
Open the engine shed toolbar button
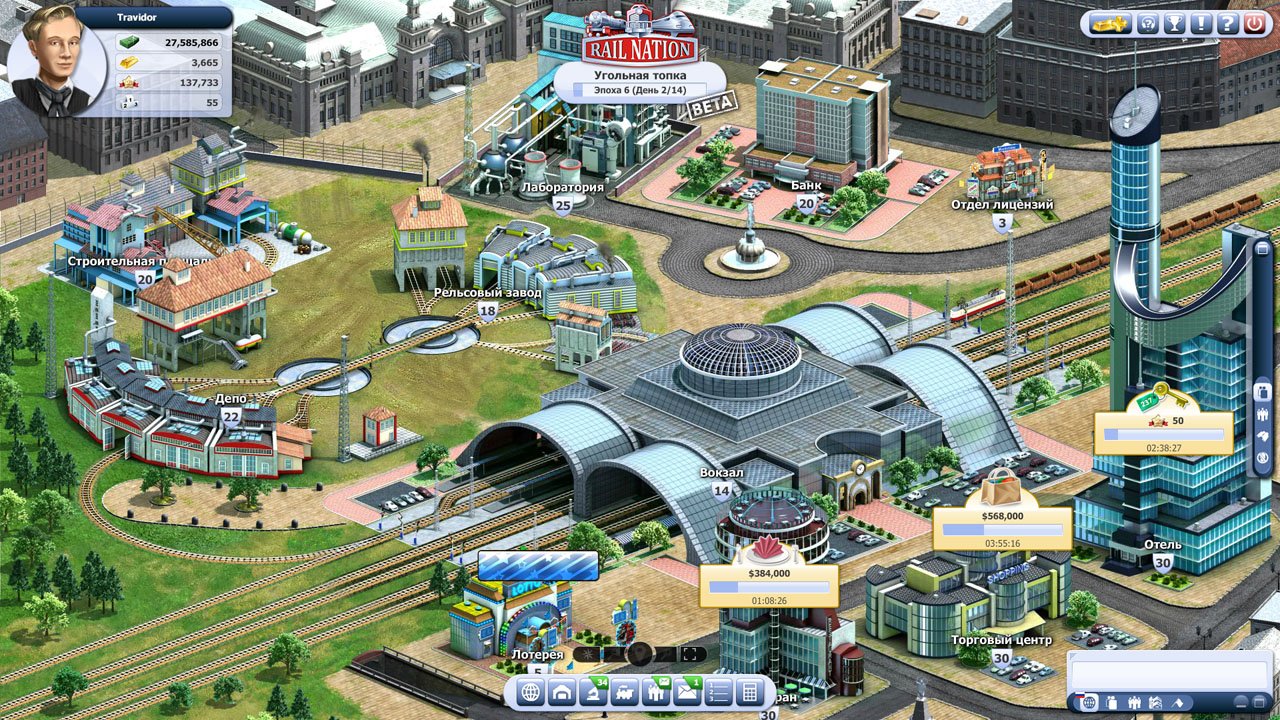562,692
